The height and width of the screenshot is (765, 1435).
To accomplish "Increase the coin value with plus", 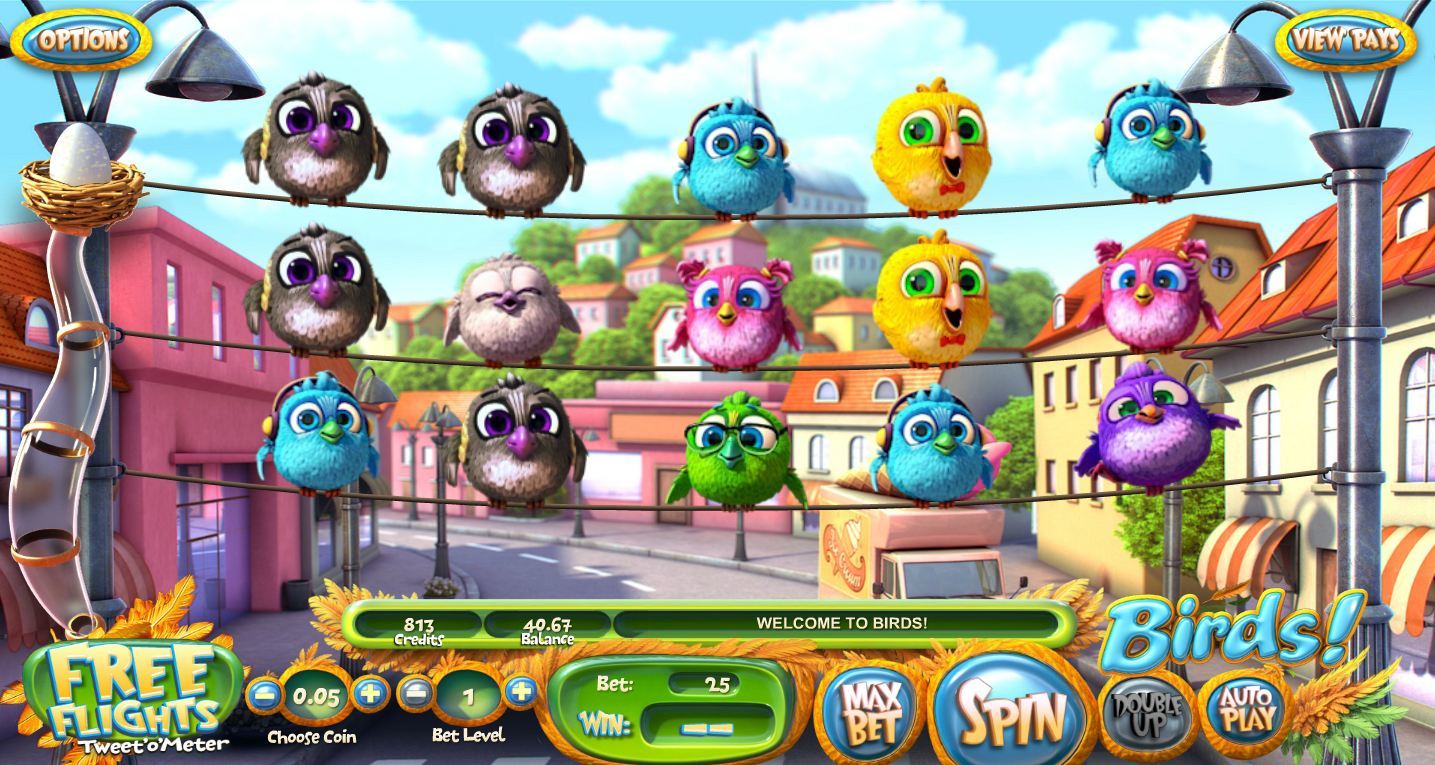I will pos(370,693).
